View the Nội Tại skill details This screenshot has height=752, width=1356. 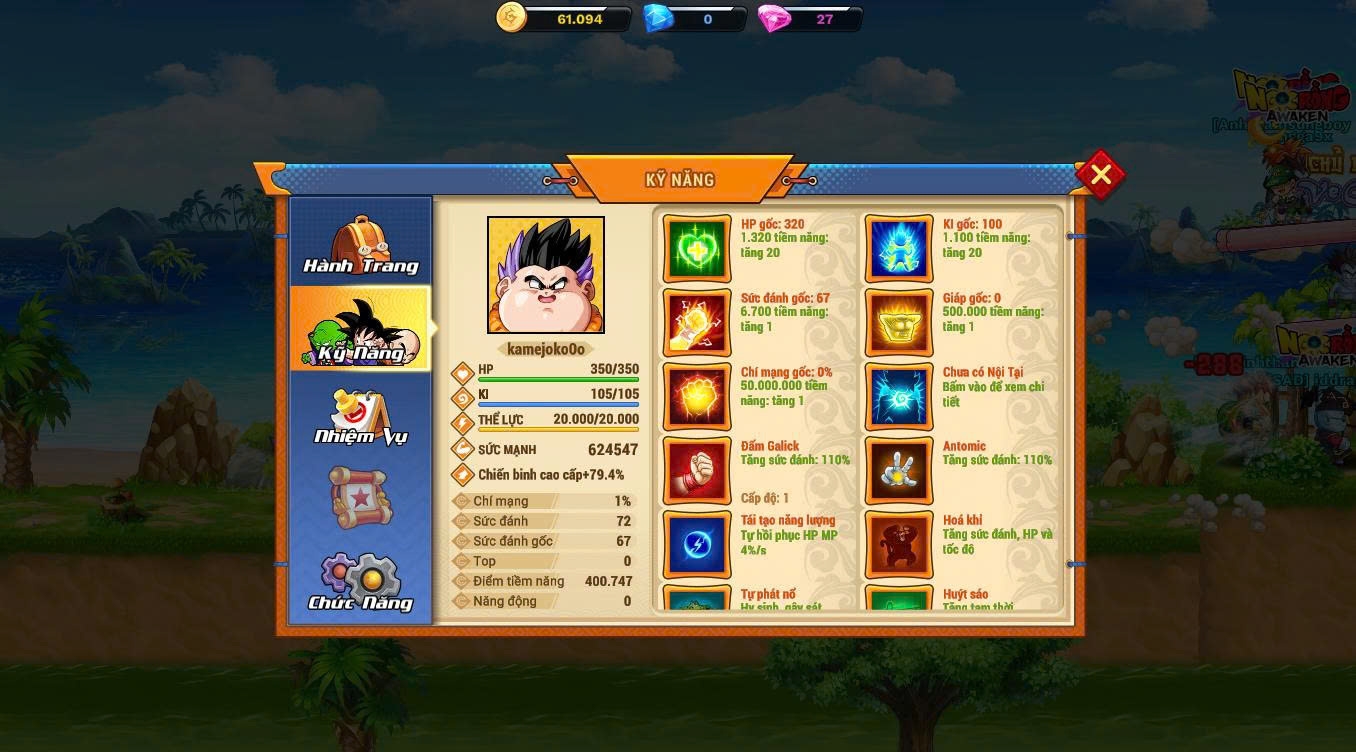898,397
